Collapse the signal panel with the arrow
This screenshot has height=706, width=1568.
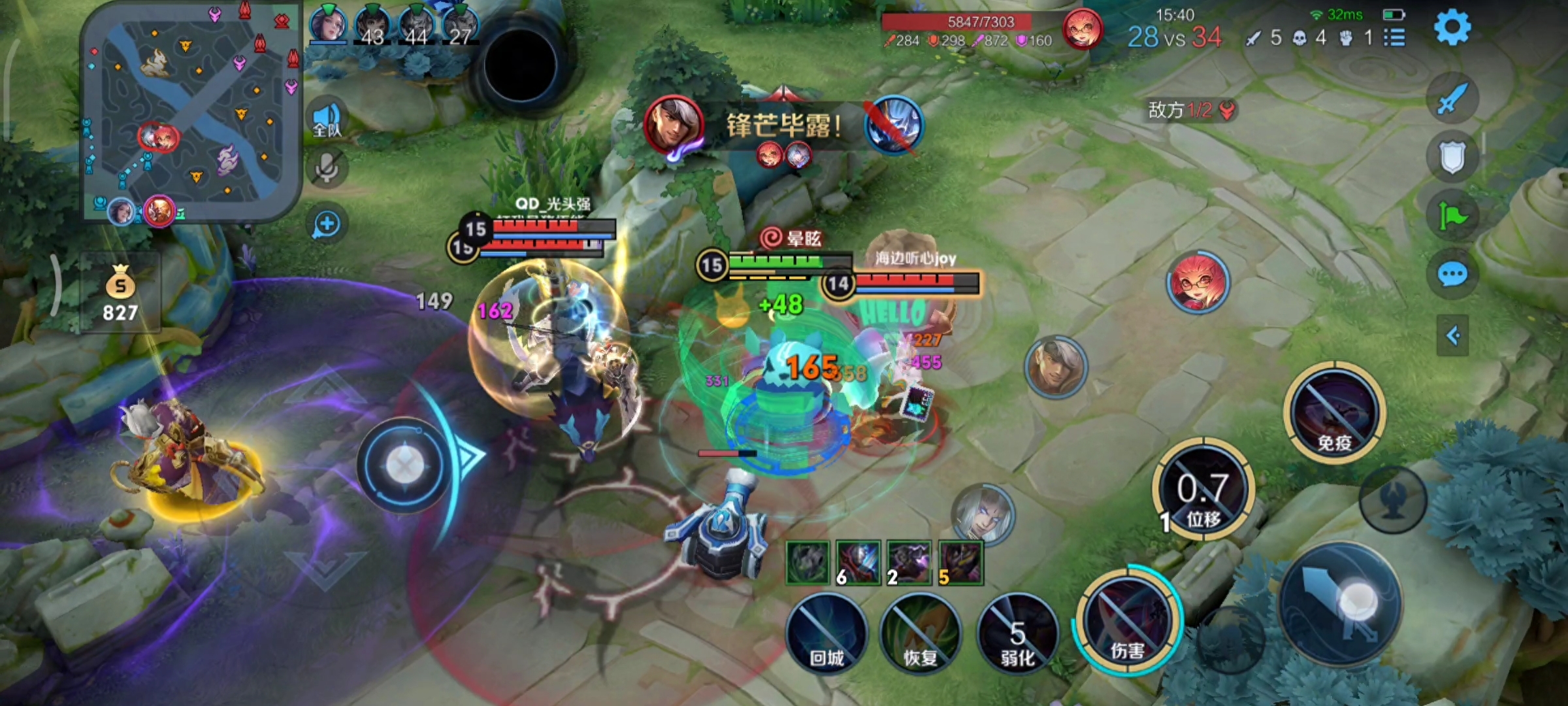1453,336
